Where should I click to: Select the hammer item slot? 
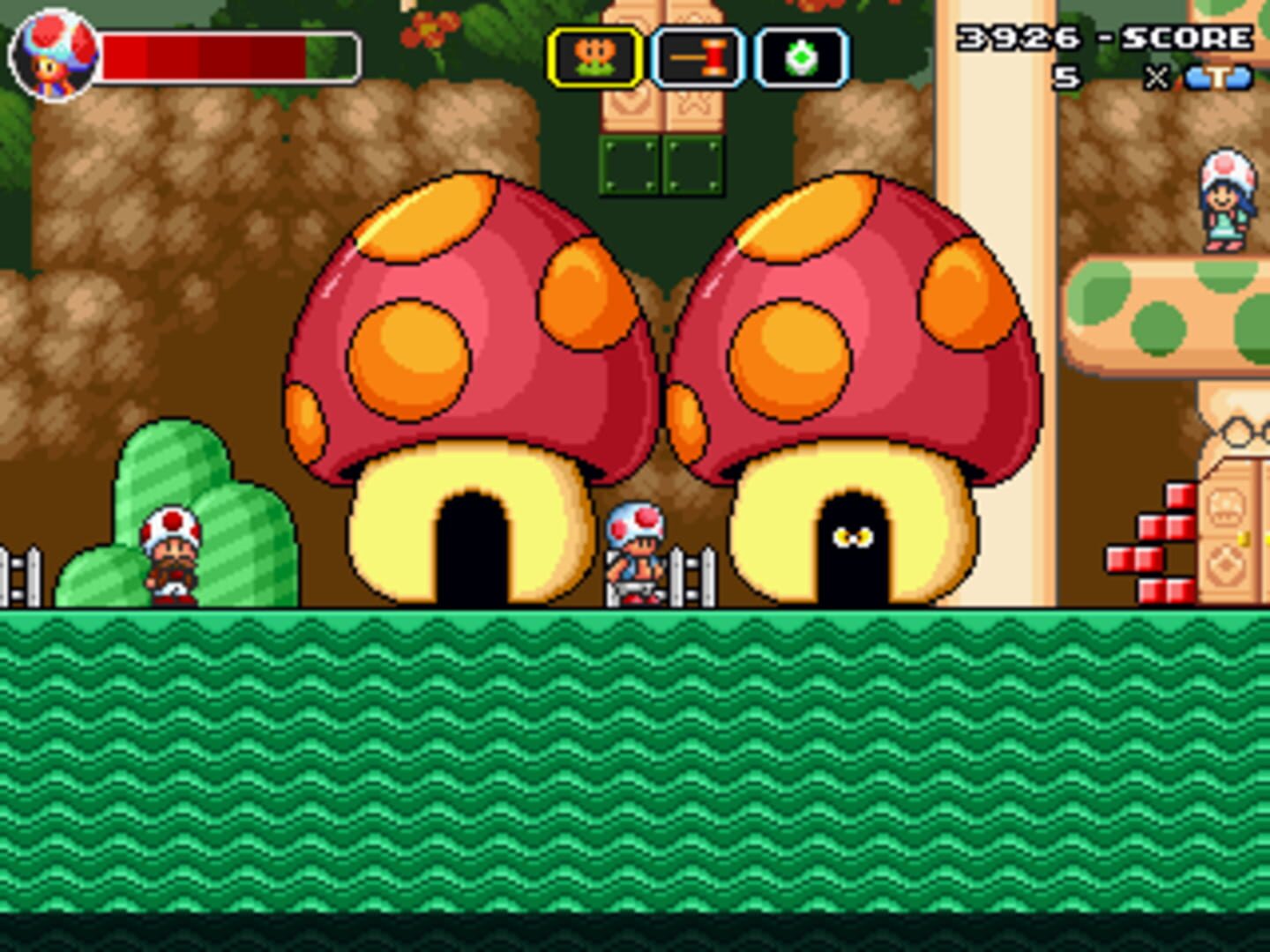coord(699,56)
